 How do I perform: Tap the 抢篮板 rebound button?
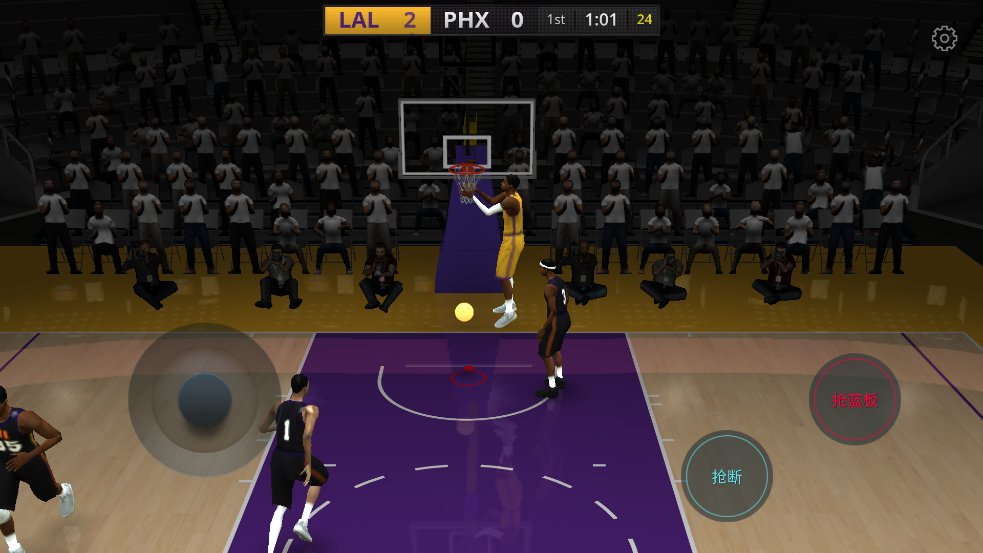coord(855,400)
